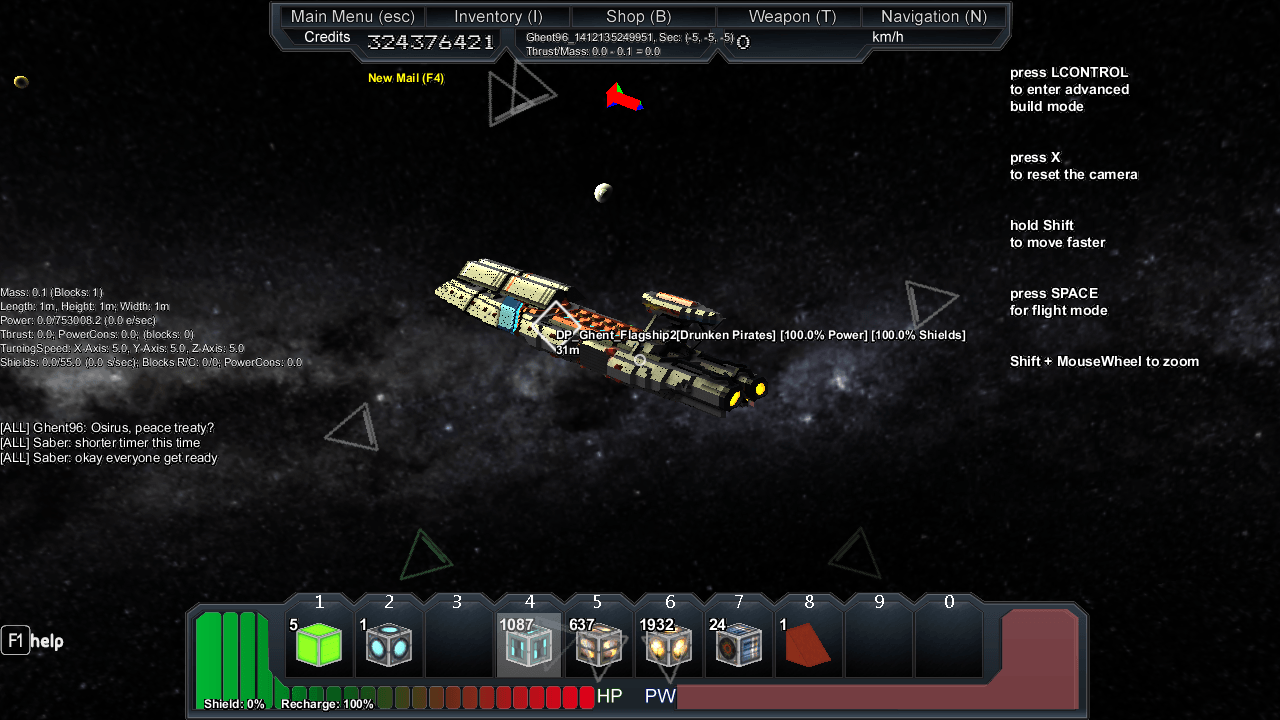The height and width of the screenshot is (720, 1280).
Task: Select the cyan-orb block in slot 2
Action: [389, 644]
